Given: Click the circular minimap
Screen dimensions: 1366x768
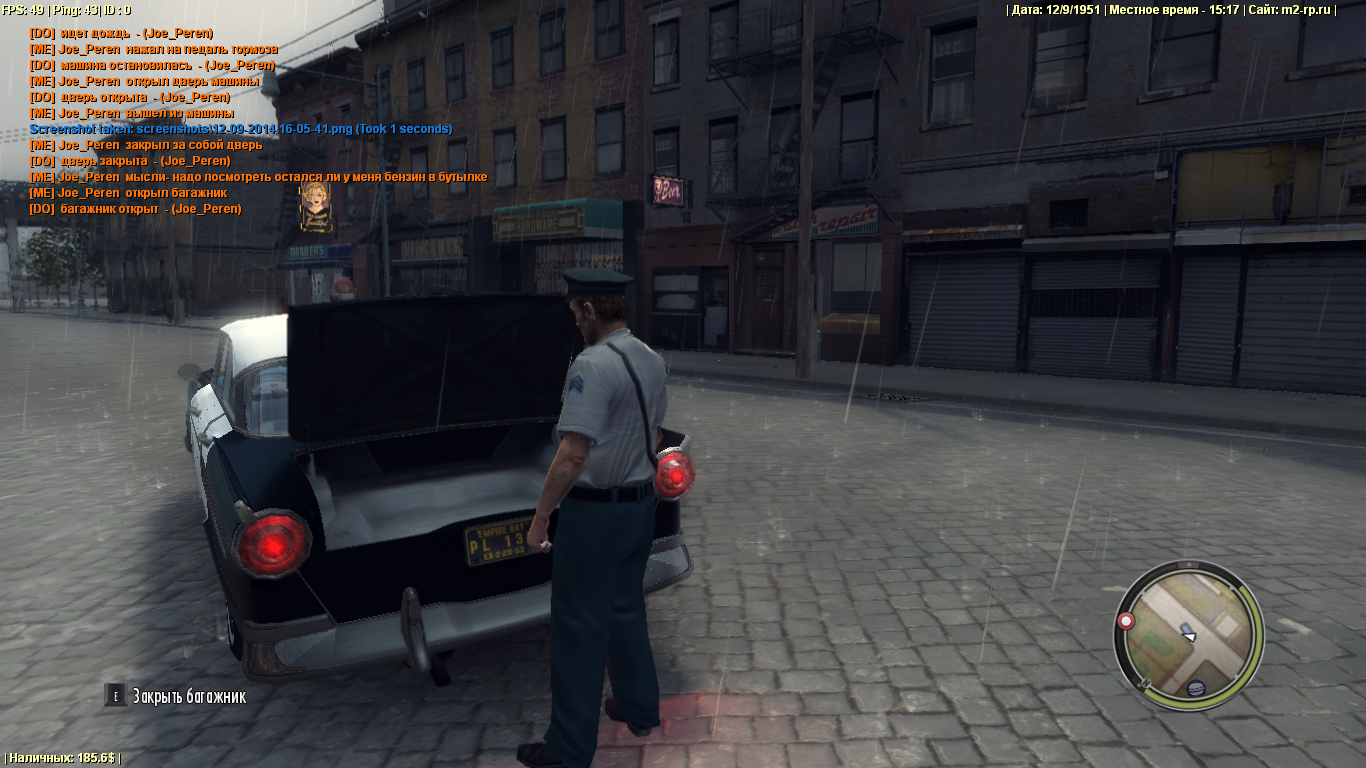Looking at the screenshot, I should click(x=1189, y=634).
